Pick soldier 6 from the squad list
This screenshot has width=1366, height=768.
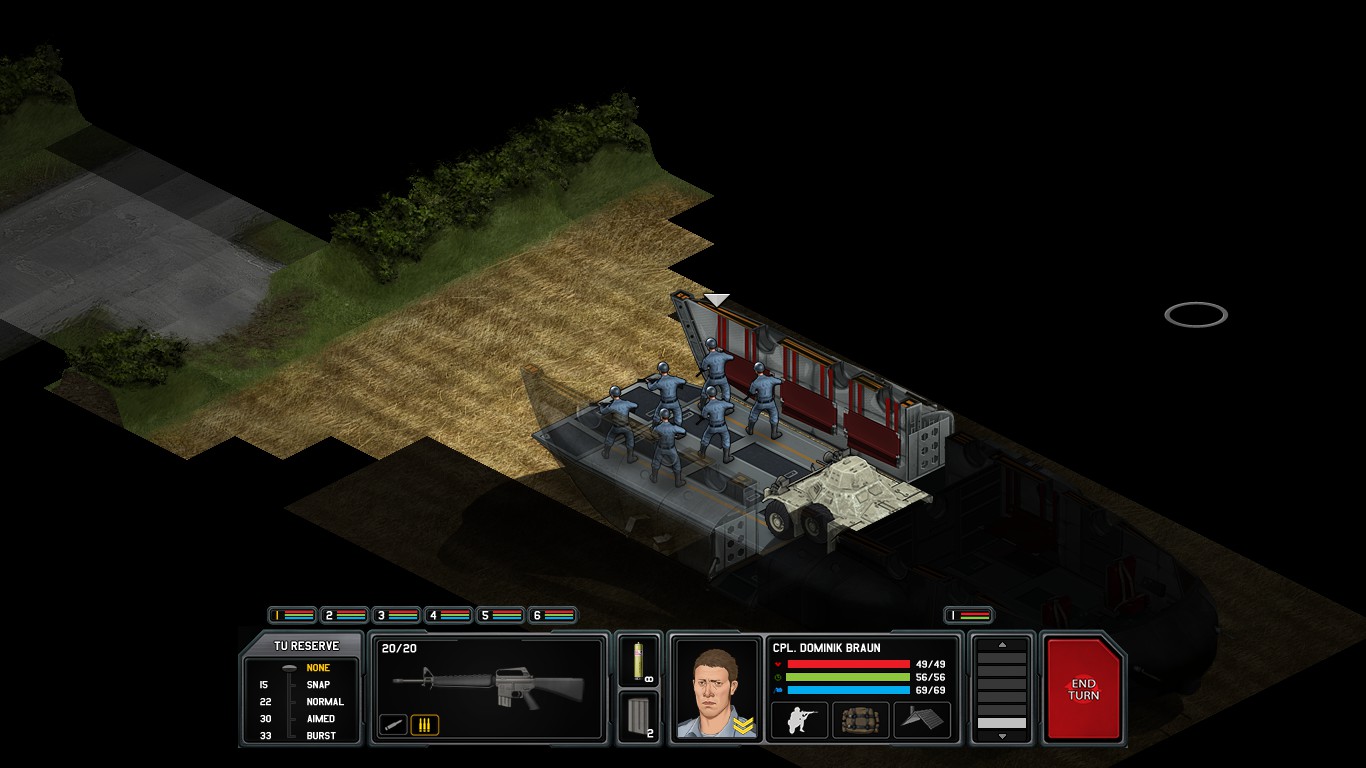click(x=552, y=615)
